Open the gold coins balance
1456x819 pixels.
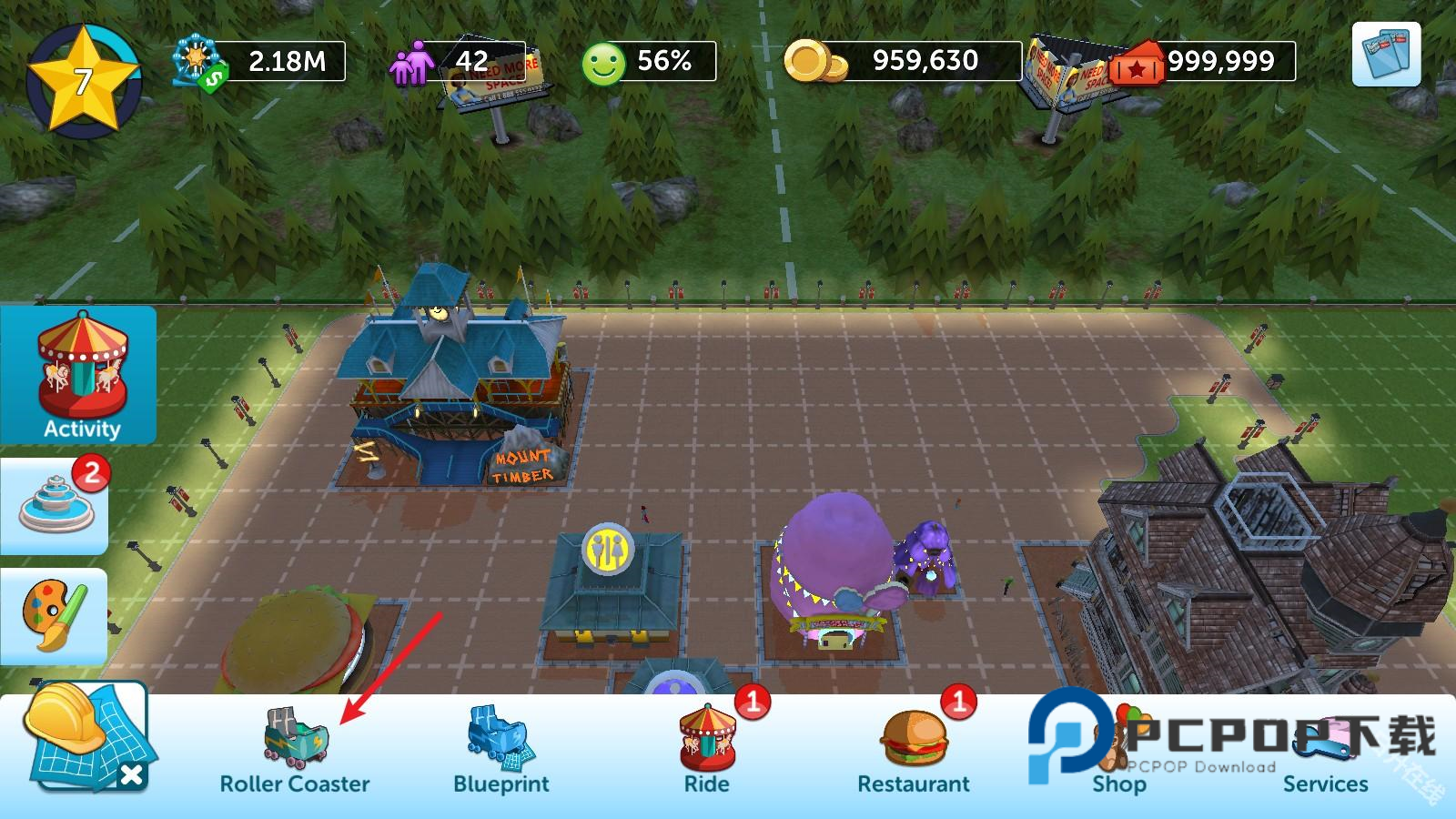pos(903,61)
